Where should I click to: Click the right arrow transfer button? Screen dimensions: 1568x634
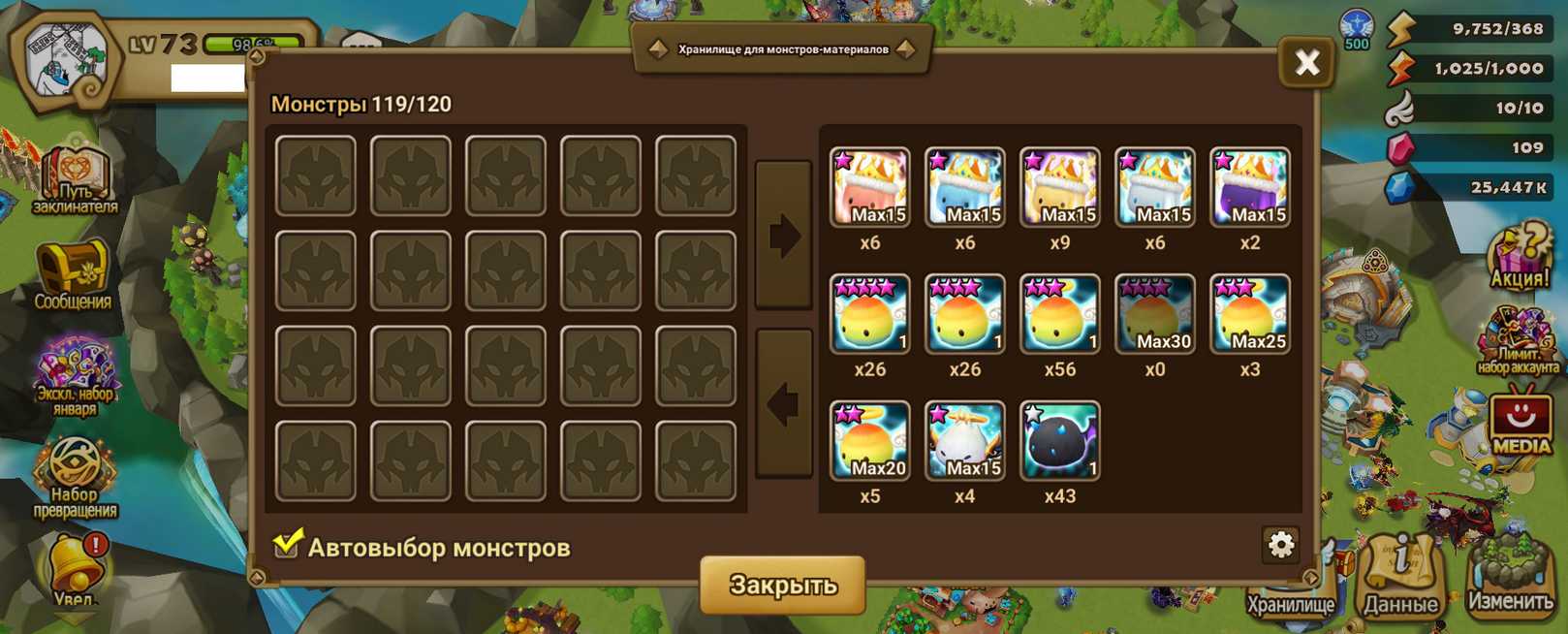(783, 236)
